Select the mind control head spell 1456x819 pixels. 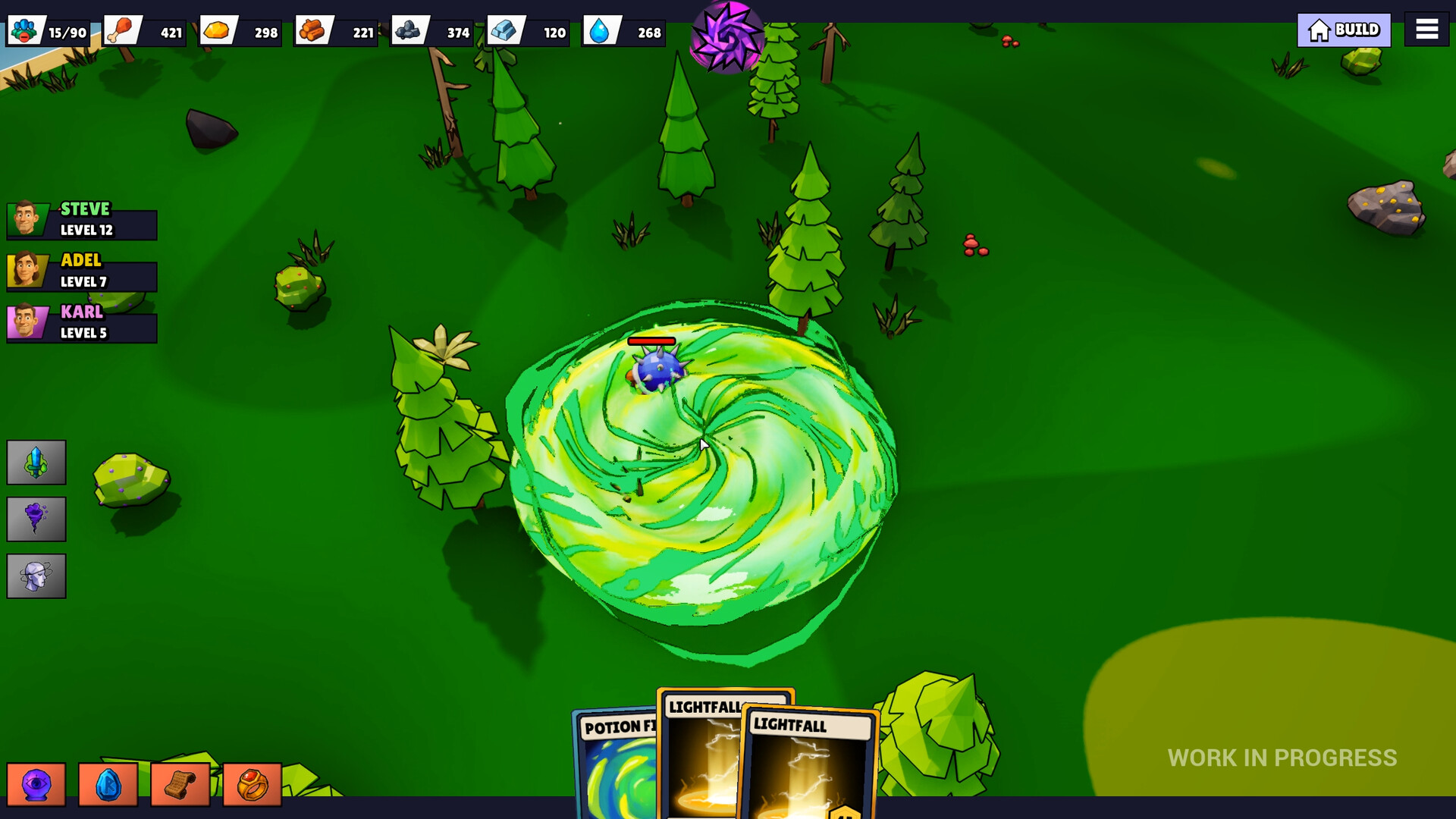[x=36, y=576]
